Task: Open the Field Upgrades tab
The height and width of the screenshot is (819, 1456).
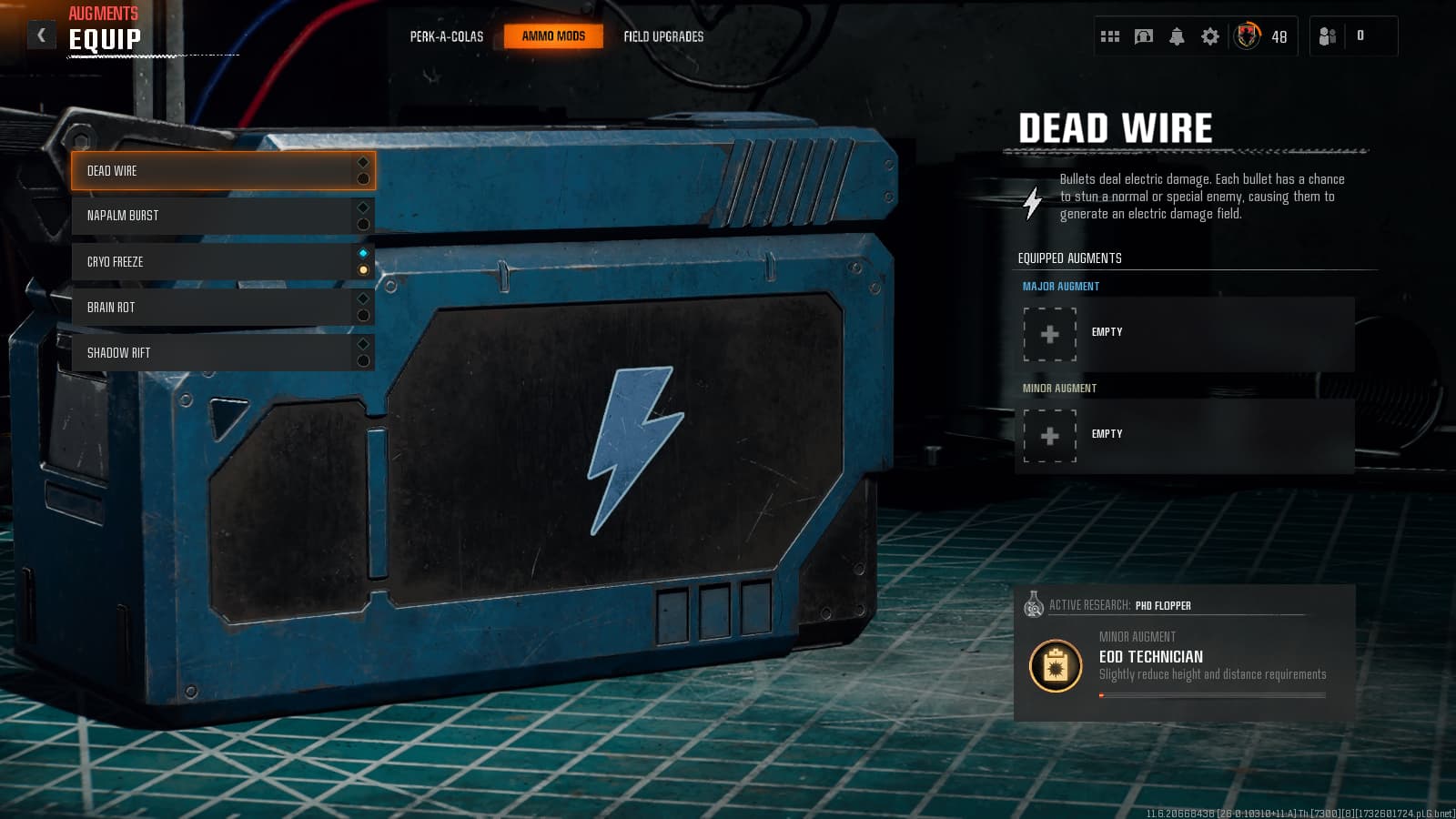Action: (x=663, y=36)
